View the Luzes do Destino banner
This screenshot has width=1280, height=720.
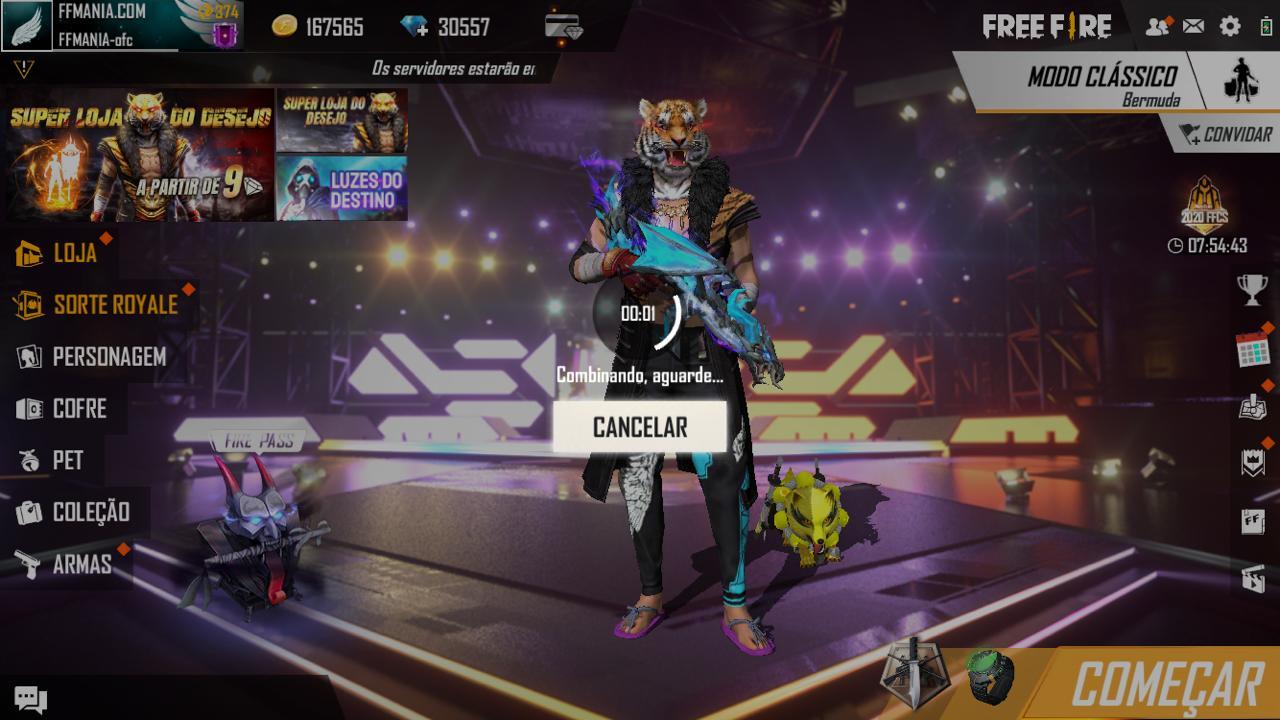coord(342,188)
